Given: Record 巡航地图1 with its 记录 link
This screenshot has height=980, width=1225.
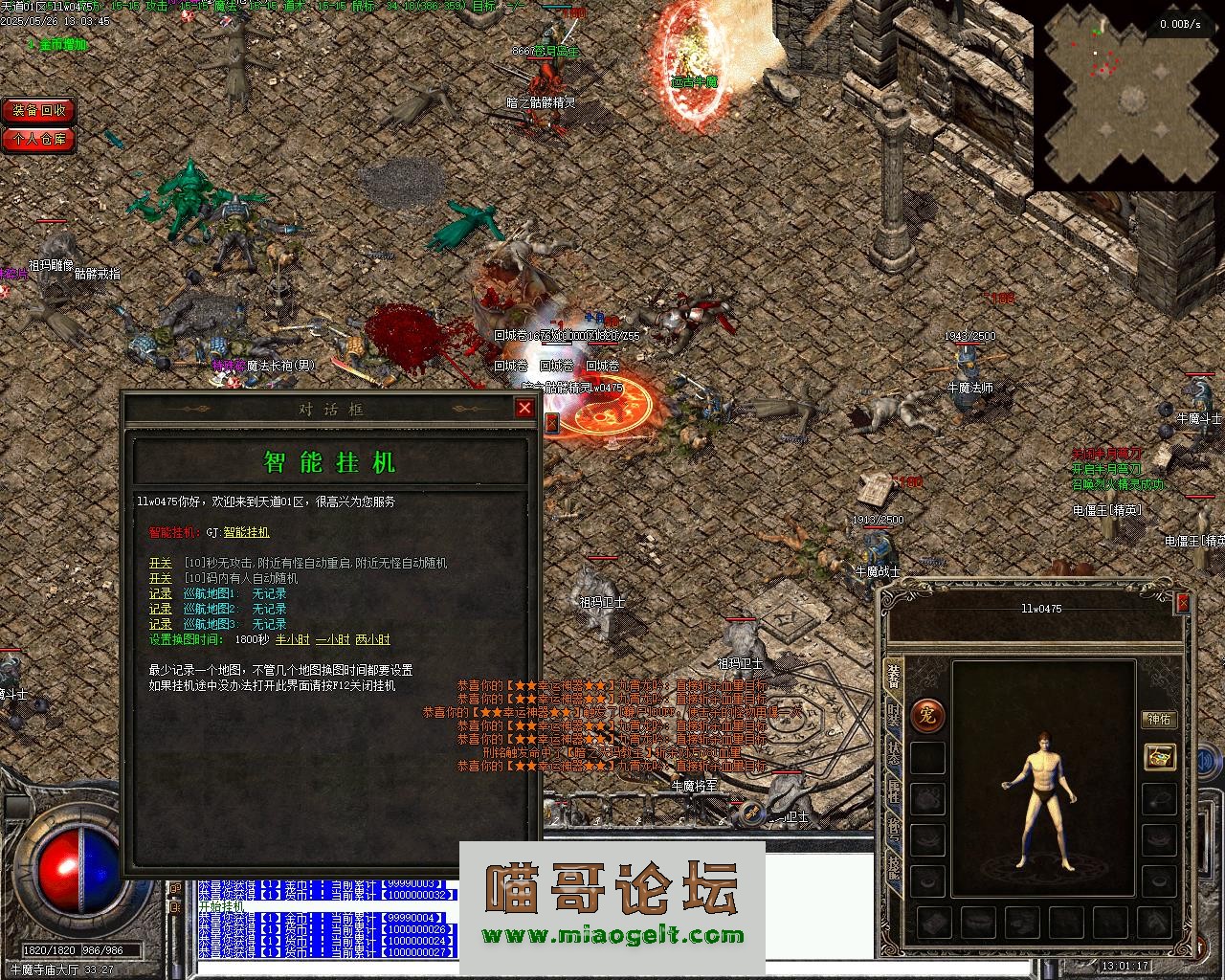Looking at the screenshot, I should coord(160,594).
